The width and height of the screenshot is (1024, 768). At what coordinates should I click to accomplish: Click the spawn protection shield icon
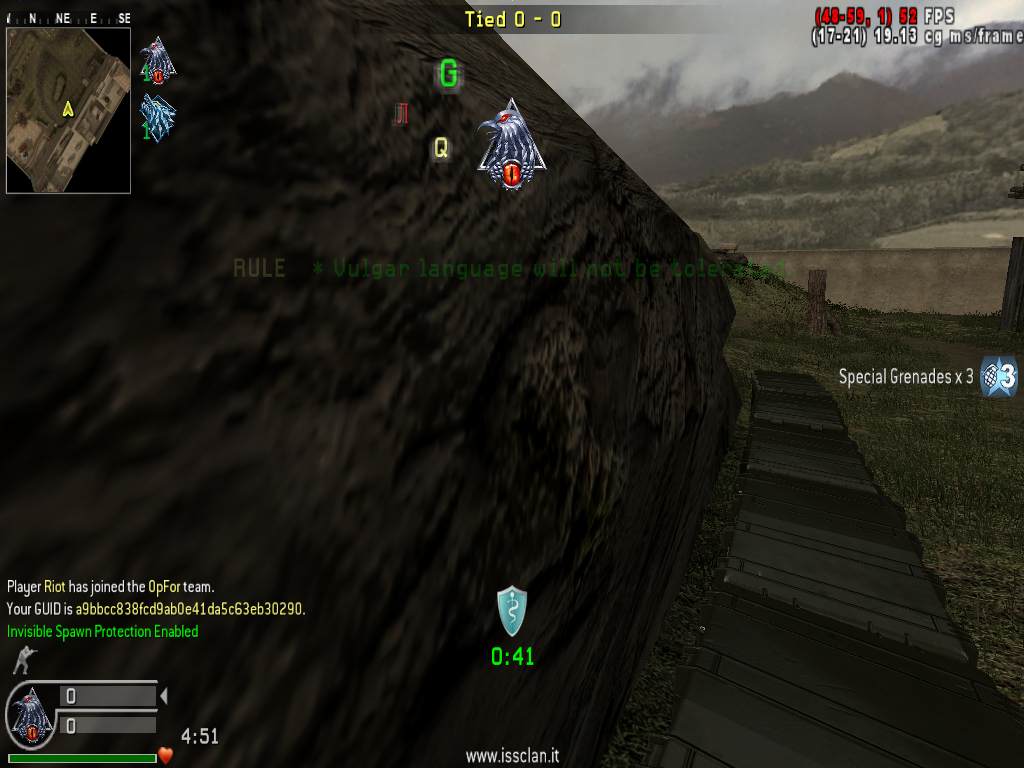click(512, 610)
